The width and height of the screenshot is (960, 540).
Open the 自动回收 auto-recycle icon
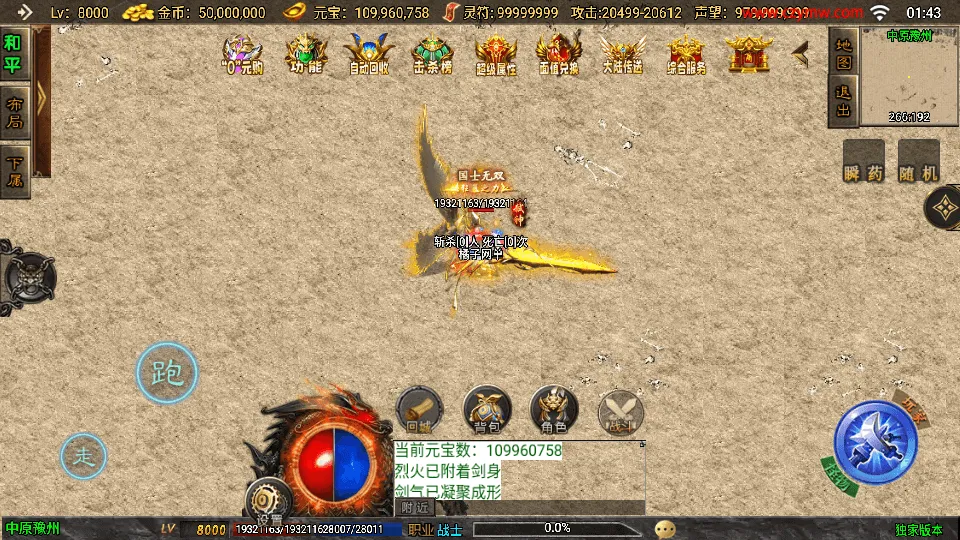pos(368,54)
